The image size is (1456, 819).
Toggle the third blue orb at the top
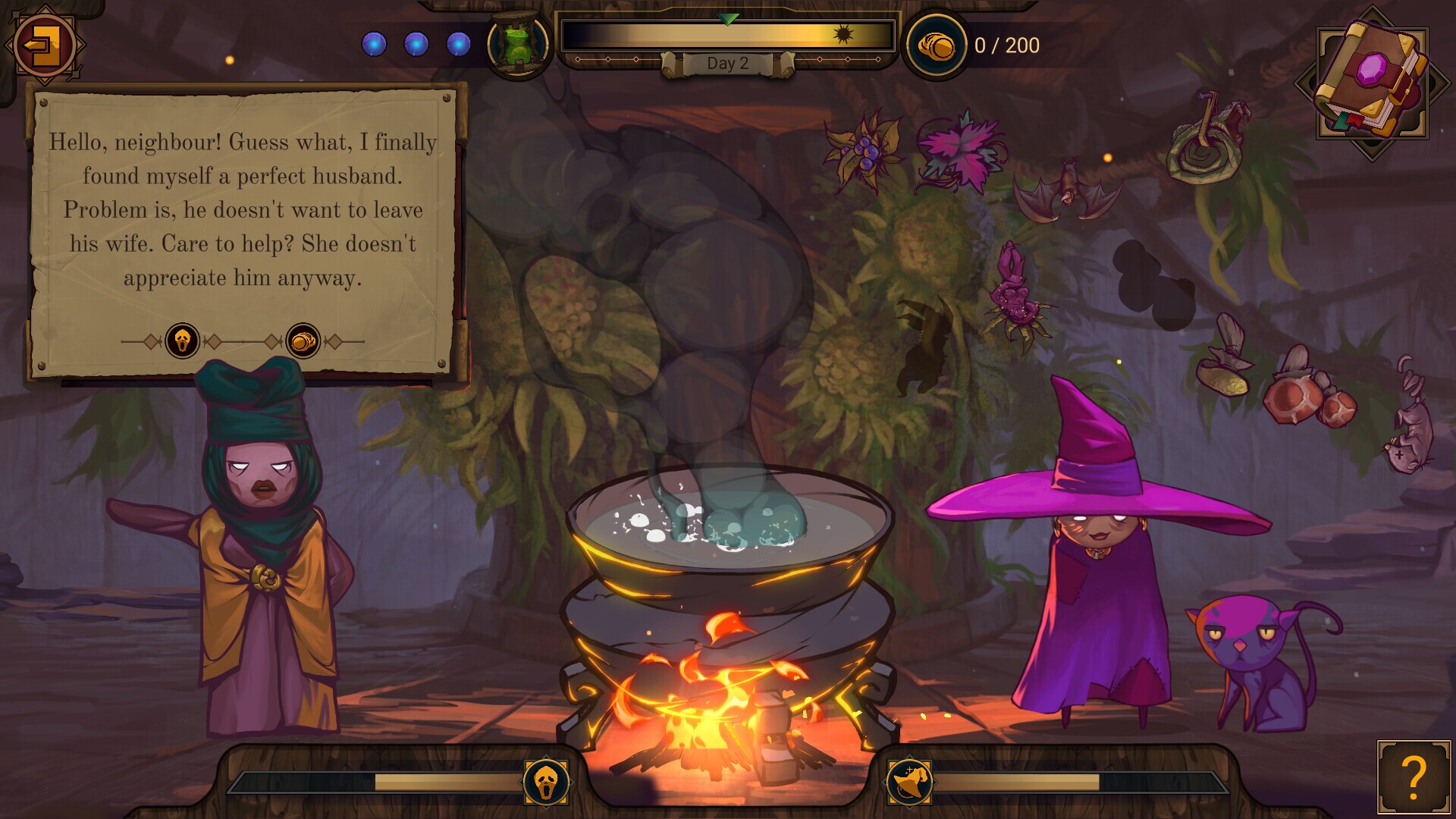[460, 44]
